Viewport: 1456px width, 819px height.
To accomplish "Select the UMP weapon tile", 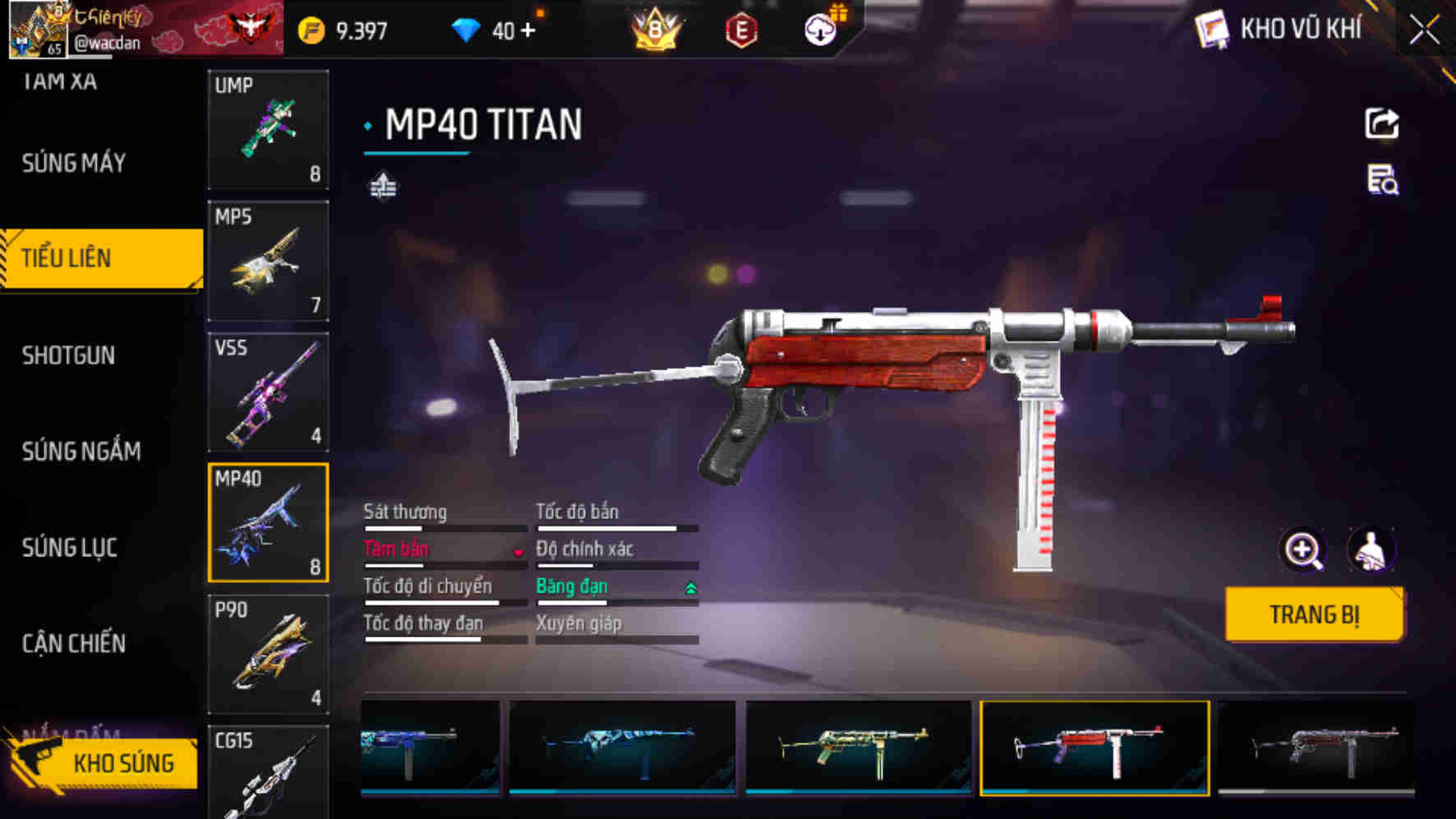I will [x=268, y=129].
